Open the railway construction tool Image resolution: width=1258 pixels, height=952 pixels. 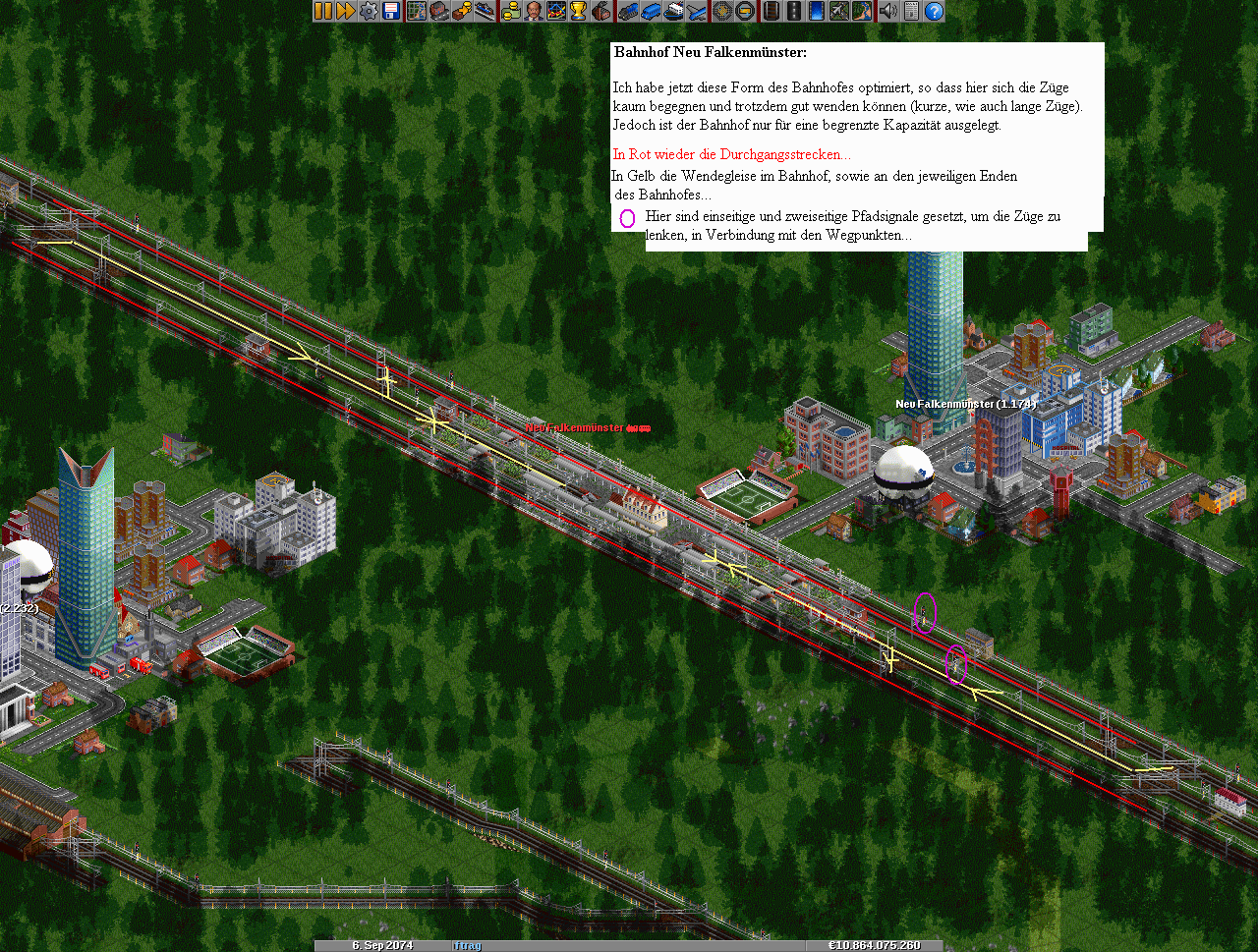point(772,11)
